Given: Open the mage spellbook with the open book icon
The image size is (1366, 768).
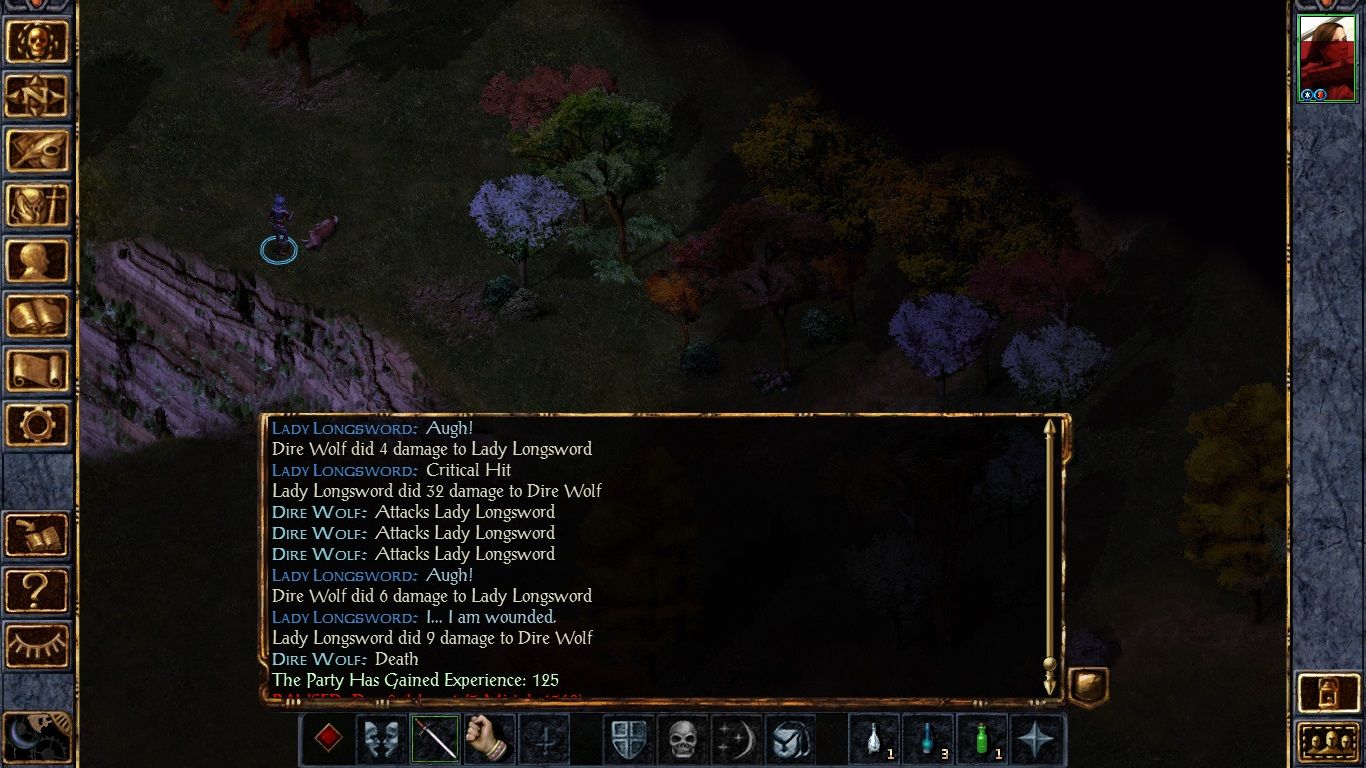Looking at the screenshot, I should pos(38,316).
